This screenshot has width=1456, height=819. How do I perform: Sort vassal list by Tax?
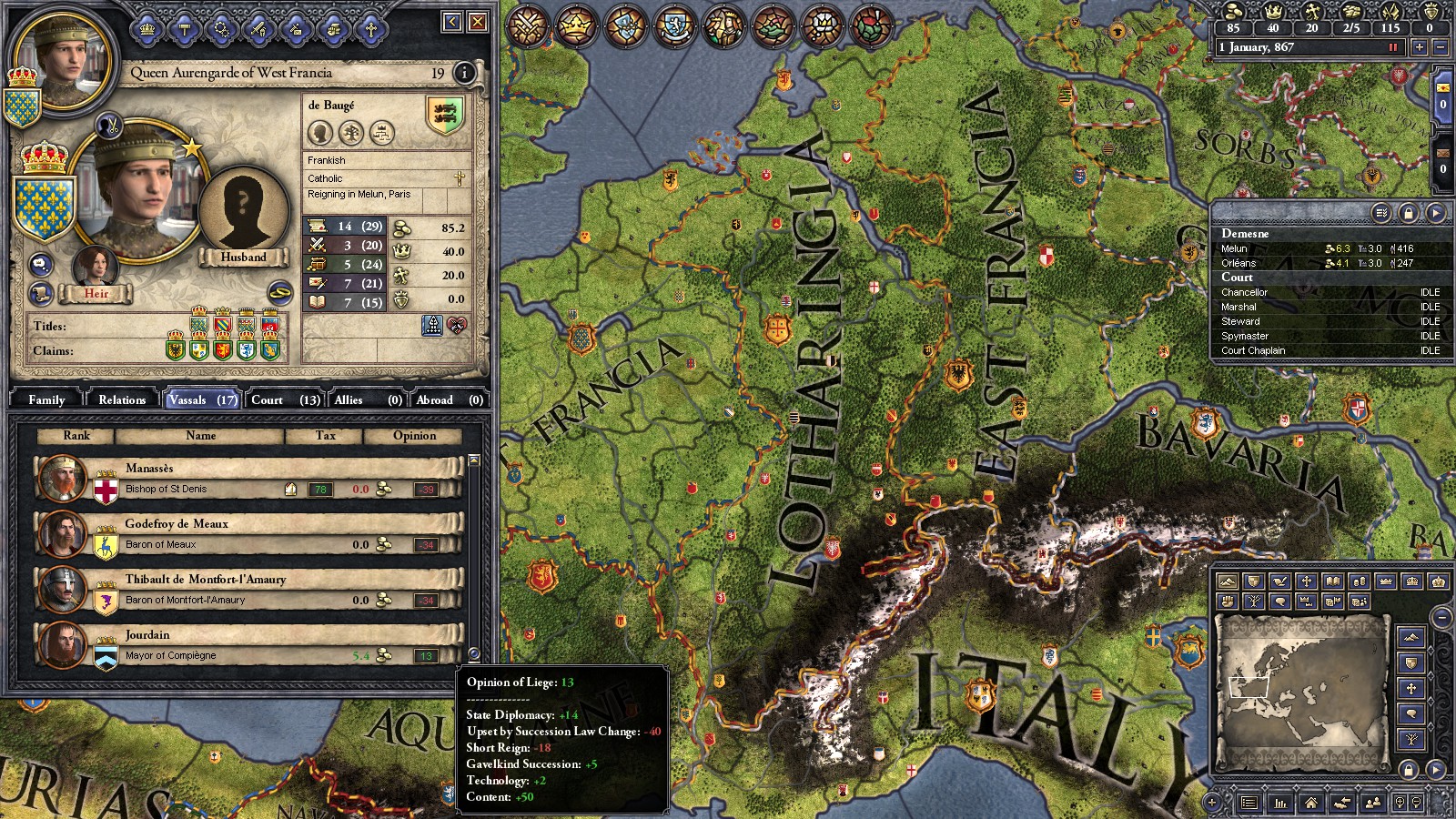325,436
